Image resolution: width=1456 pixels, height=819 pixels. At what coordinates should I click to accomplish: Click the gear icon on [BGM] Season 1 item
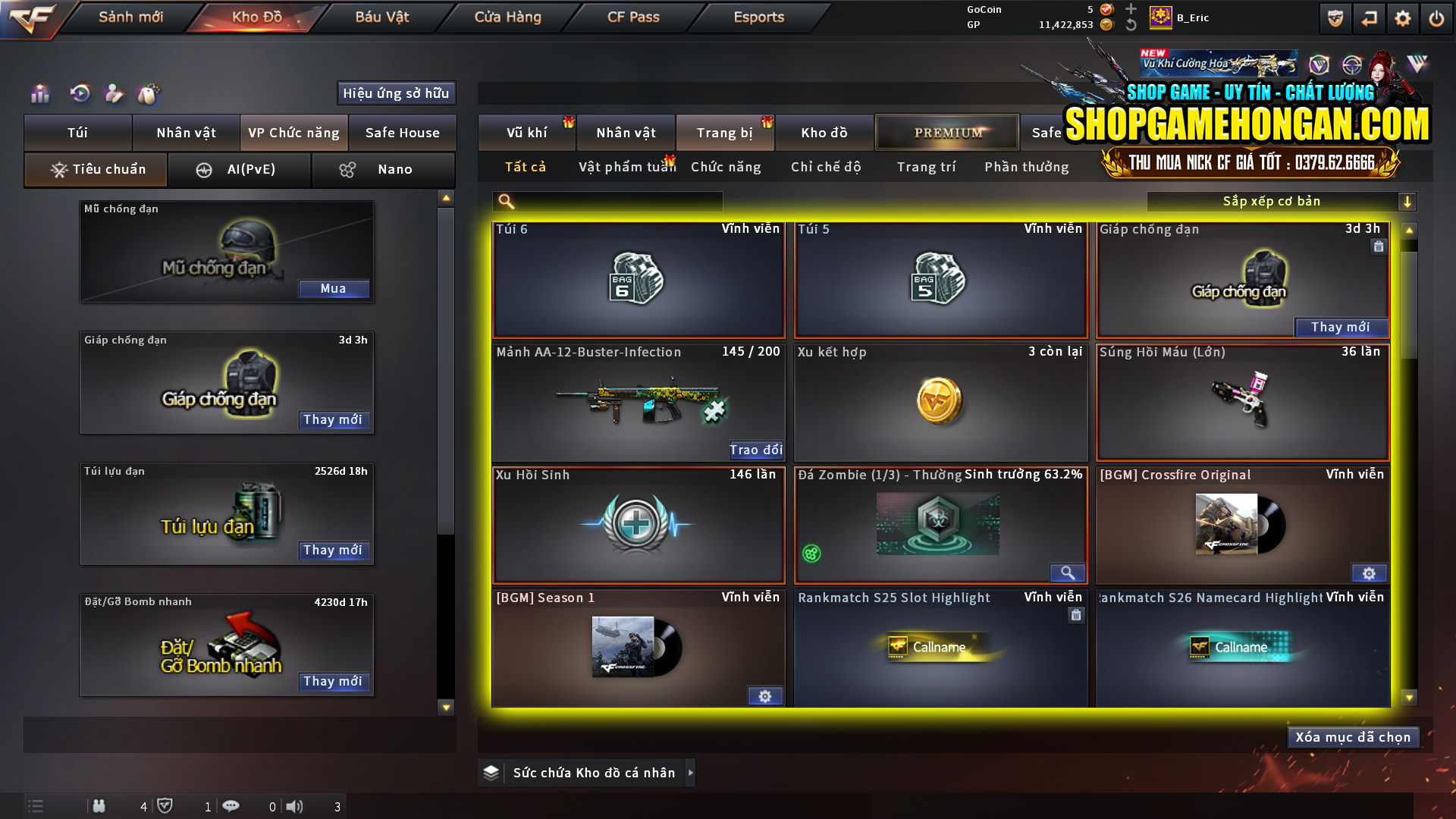pyautogui.click(x=765, y=695)
